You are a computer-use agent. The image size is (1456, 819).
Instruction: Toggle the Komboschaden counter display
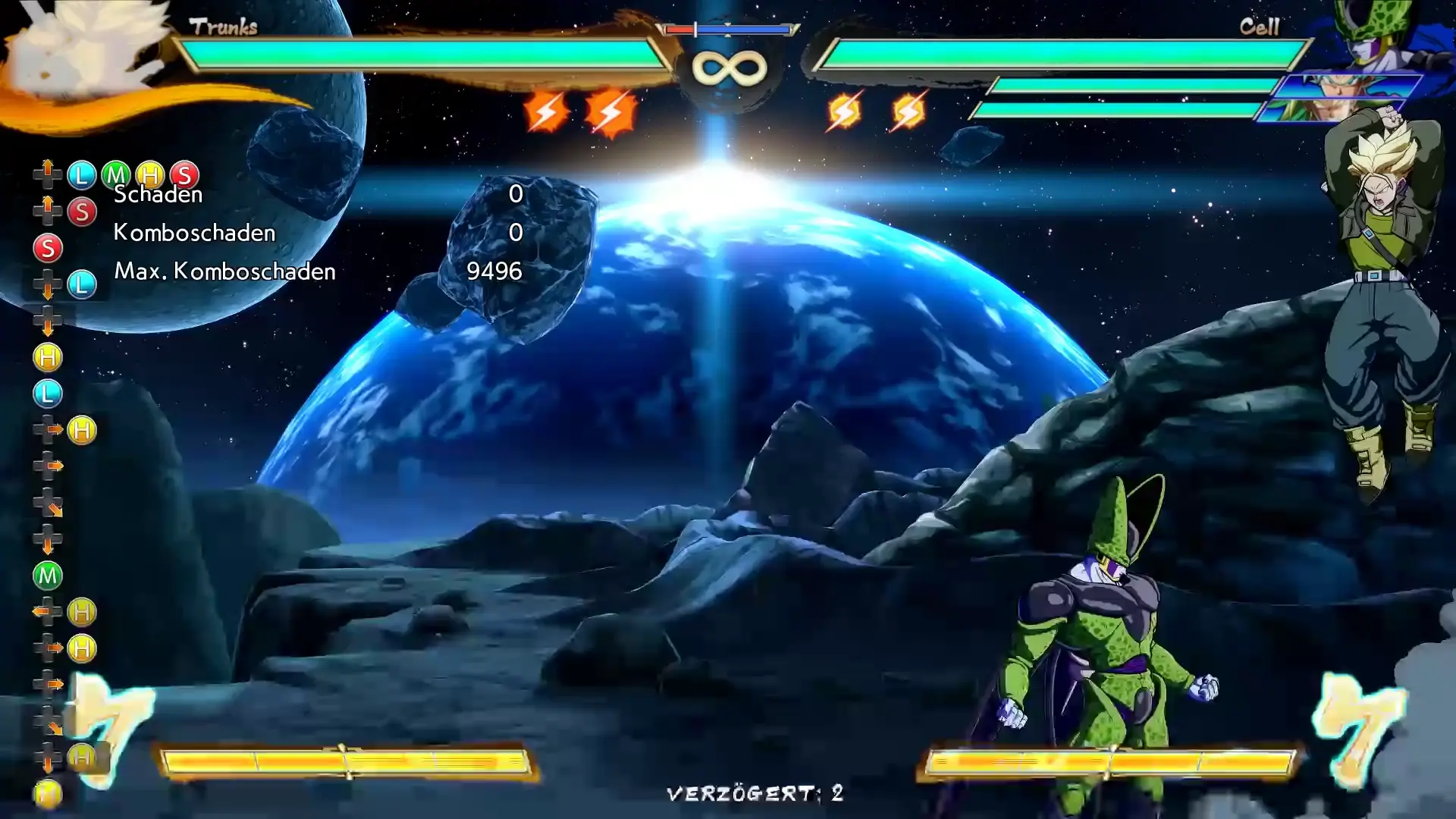[x=193, y=233]
